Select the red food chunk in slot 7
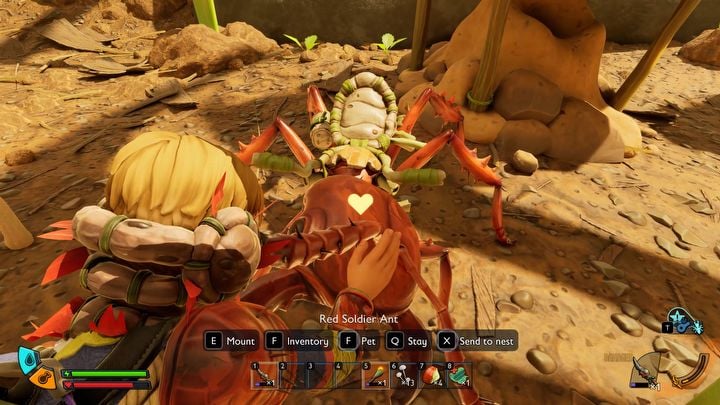This screenshot has height=405, width=720. coord(431,375)
